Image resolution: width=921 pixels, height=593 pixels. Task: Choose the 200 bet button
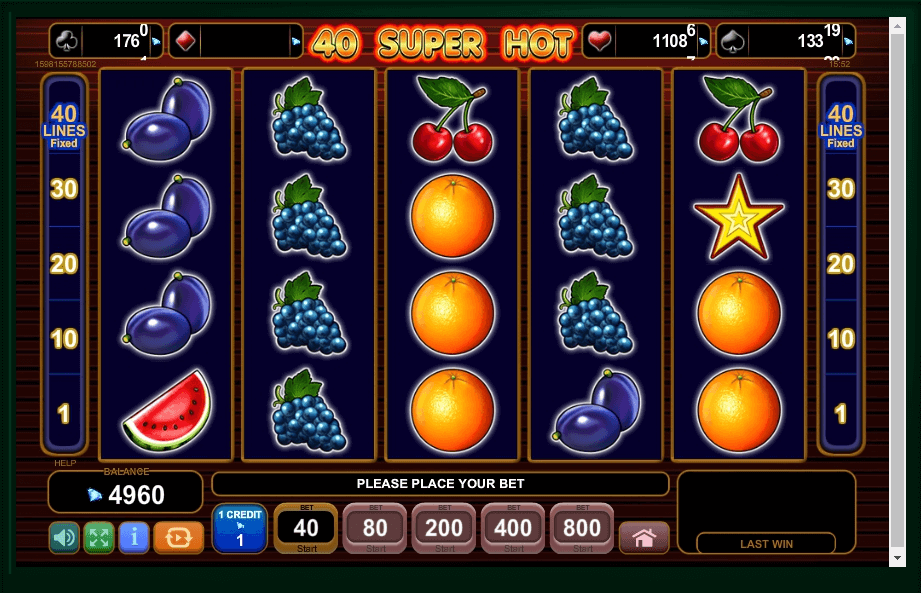click(x=444, y=528)
